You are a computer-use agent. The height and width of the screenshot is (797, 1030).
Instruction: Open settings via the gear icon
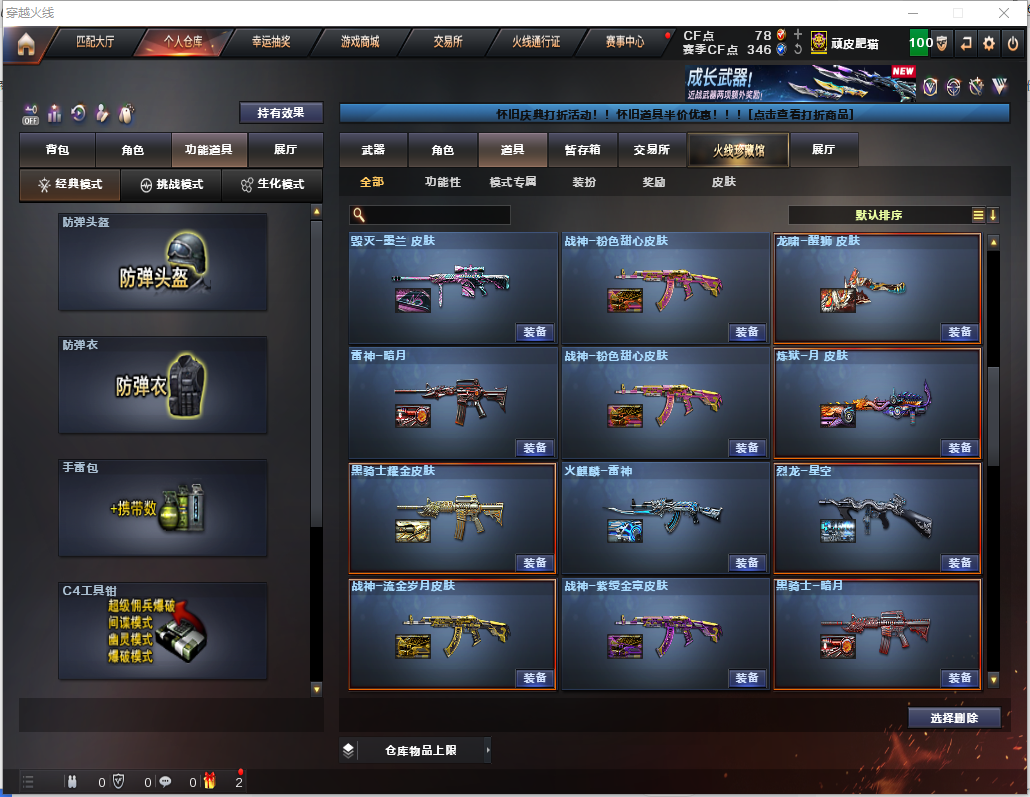[x=989, y=43]
